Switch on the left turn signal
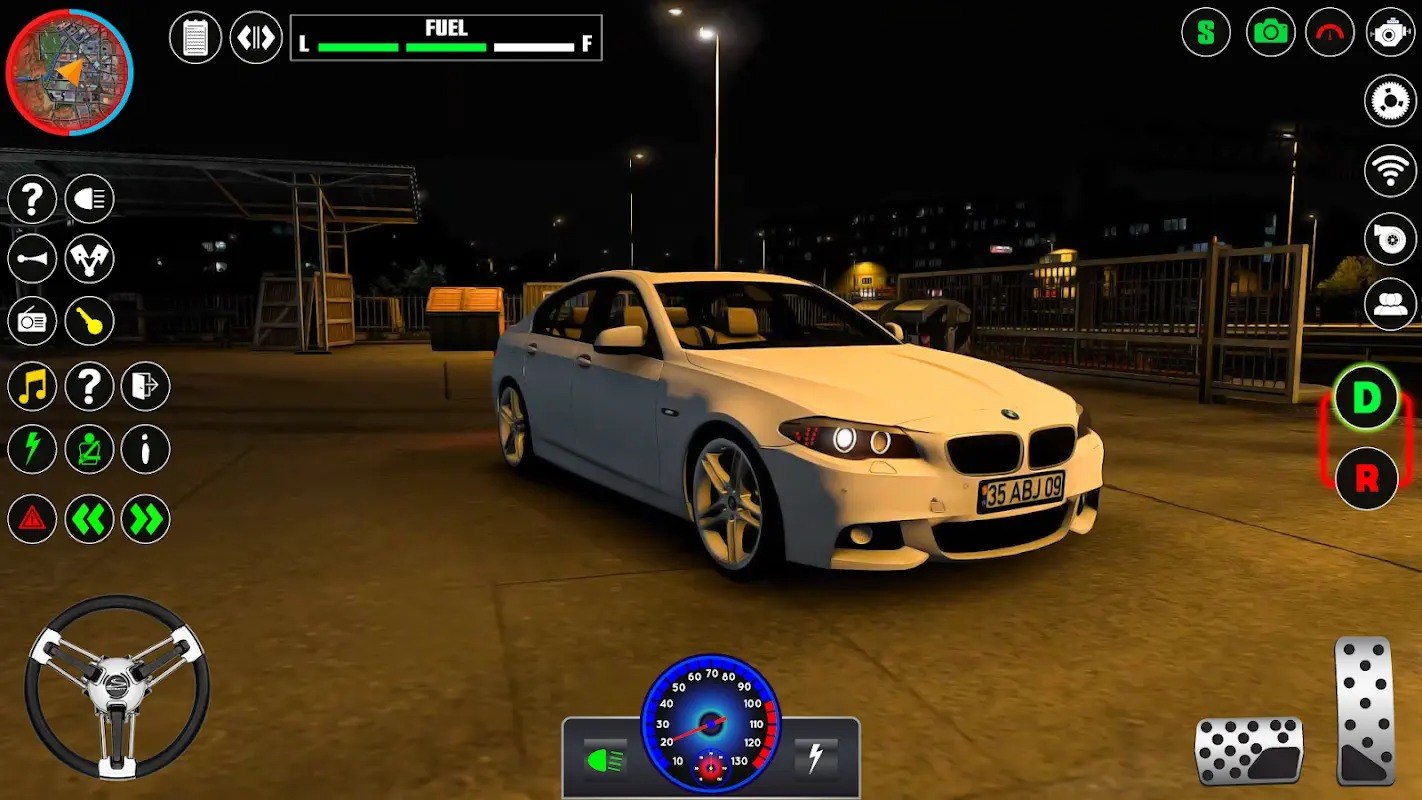 (90, 519)
